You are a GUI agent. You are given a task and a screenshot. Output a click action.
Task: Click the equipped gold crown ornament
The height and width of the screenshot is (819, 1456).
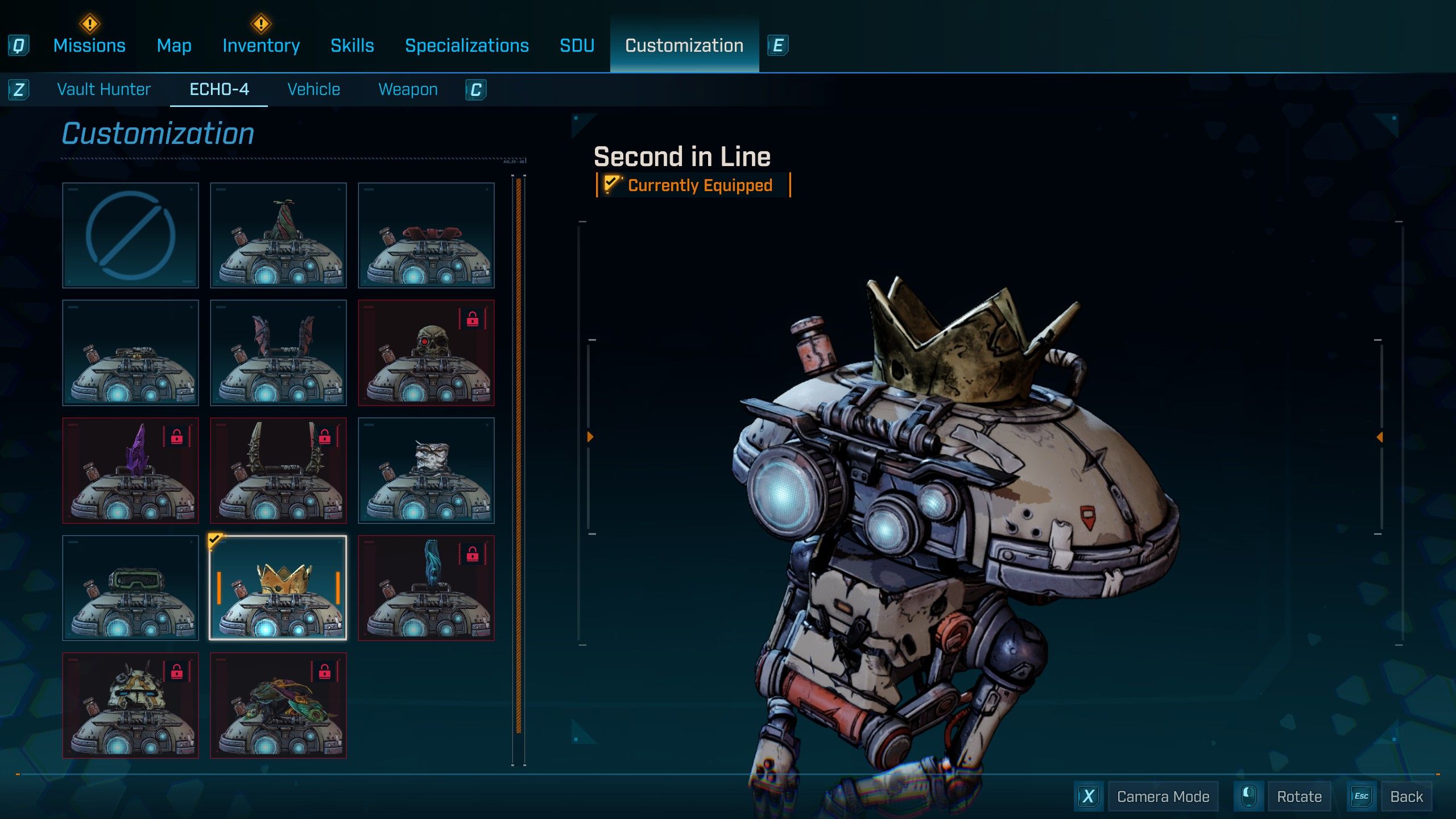[278, 588]
